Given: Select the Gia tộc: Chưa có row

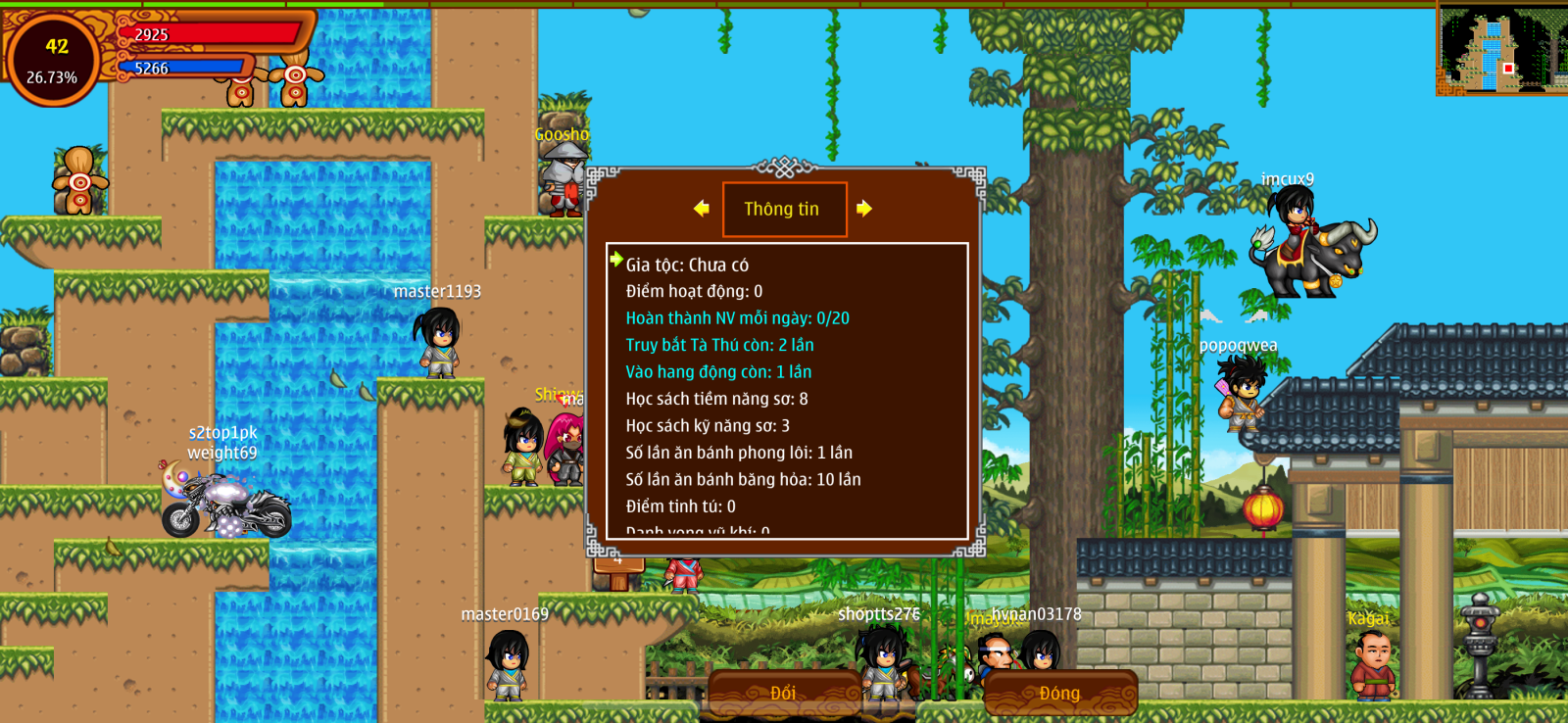Looking at the screenshot, I should 687,265.
